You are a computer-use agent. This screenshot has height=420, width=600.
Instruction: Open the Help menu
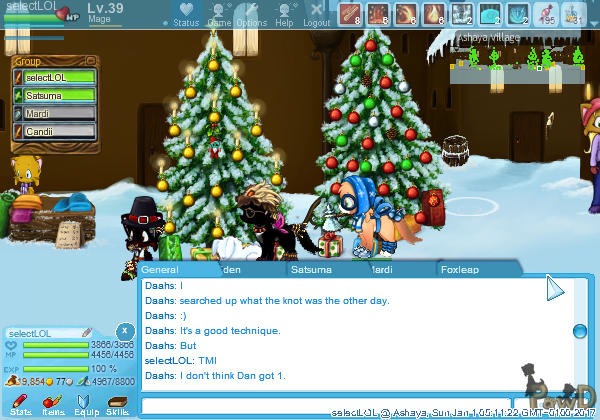click(x=285, y=14)
